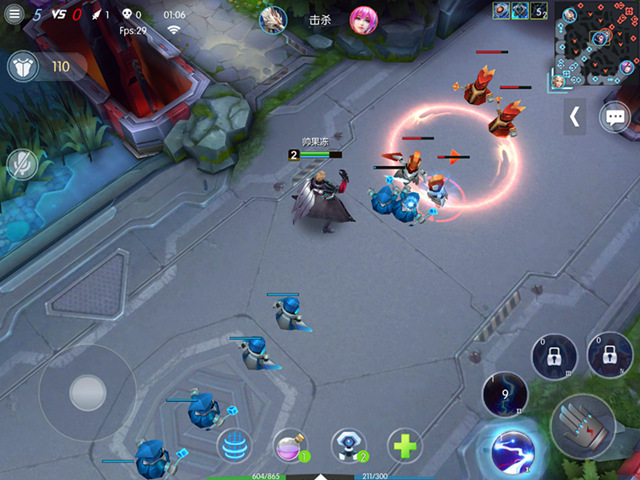640x480 pixels.
Task: Select the pink-haired hero portrait
Action: coord(362,19)
